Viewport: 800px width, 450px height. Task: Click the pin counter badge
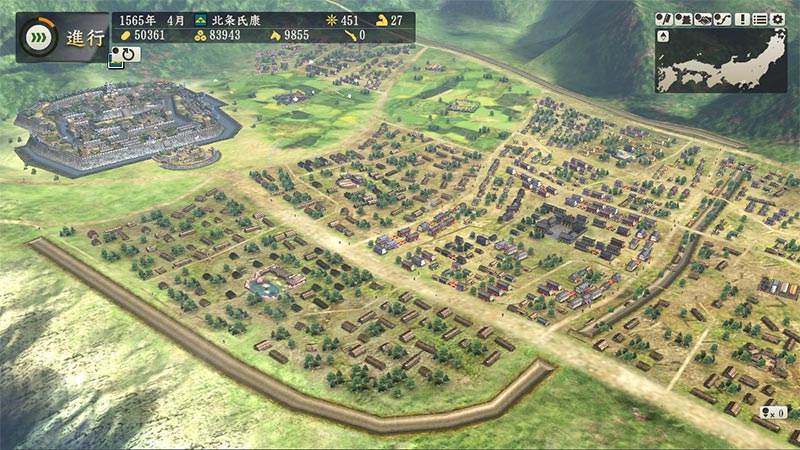click(772, 411)
